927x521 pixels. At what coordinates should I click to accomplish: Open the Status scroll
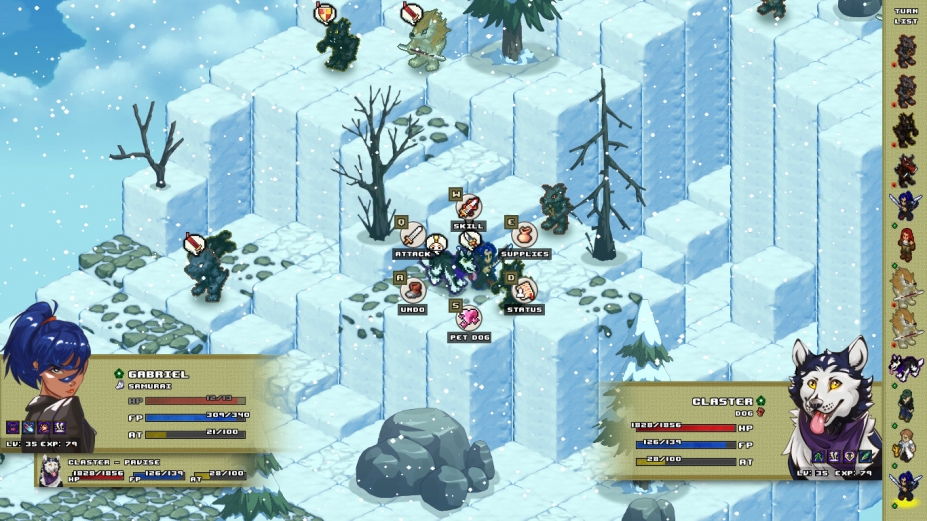(x=524, y=291)
